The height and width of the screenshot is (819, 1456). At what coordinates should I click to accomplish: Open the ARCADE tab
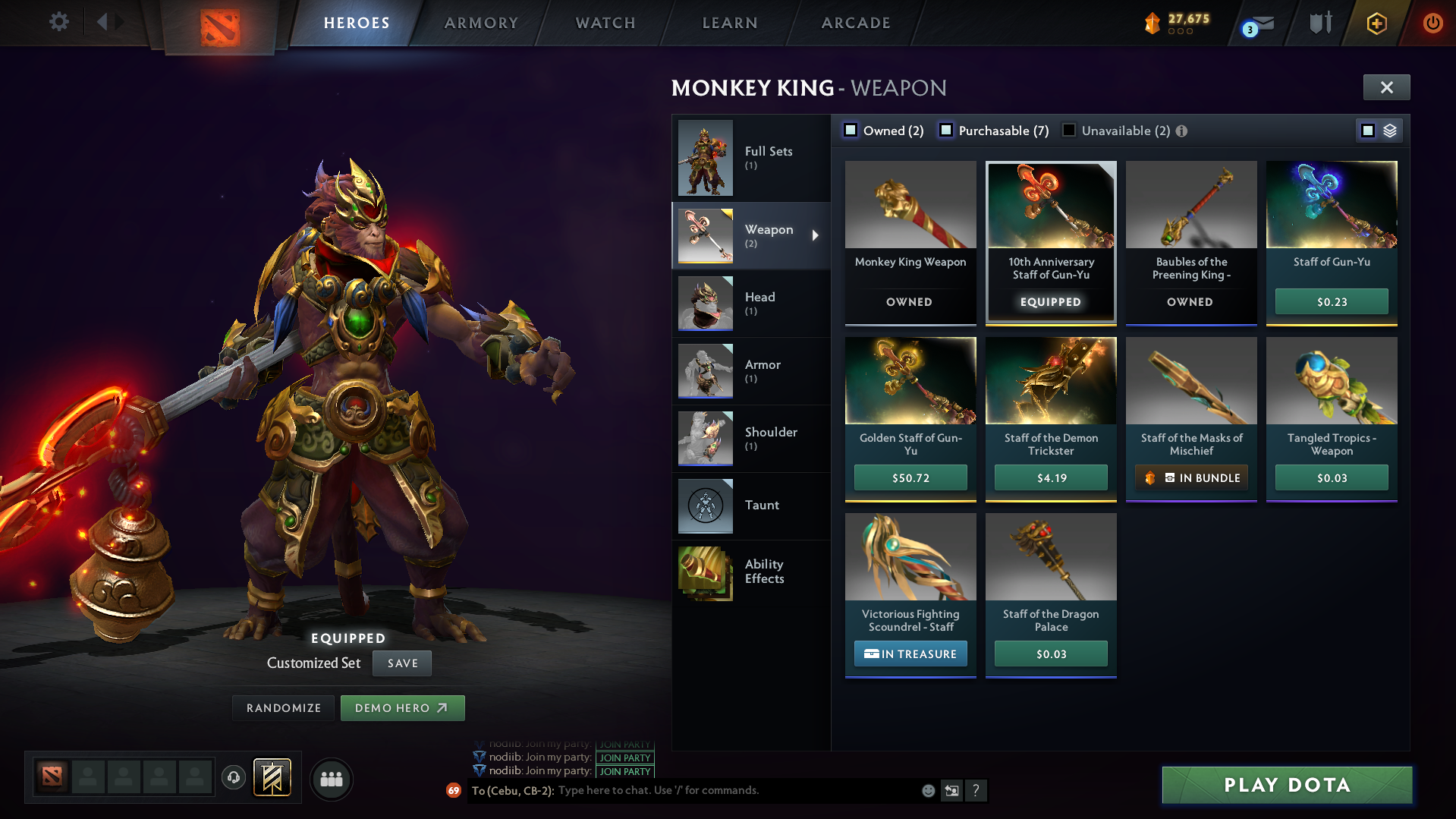[855, 23]
